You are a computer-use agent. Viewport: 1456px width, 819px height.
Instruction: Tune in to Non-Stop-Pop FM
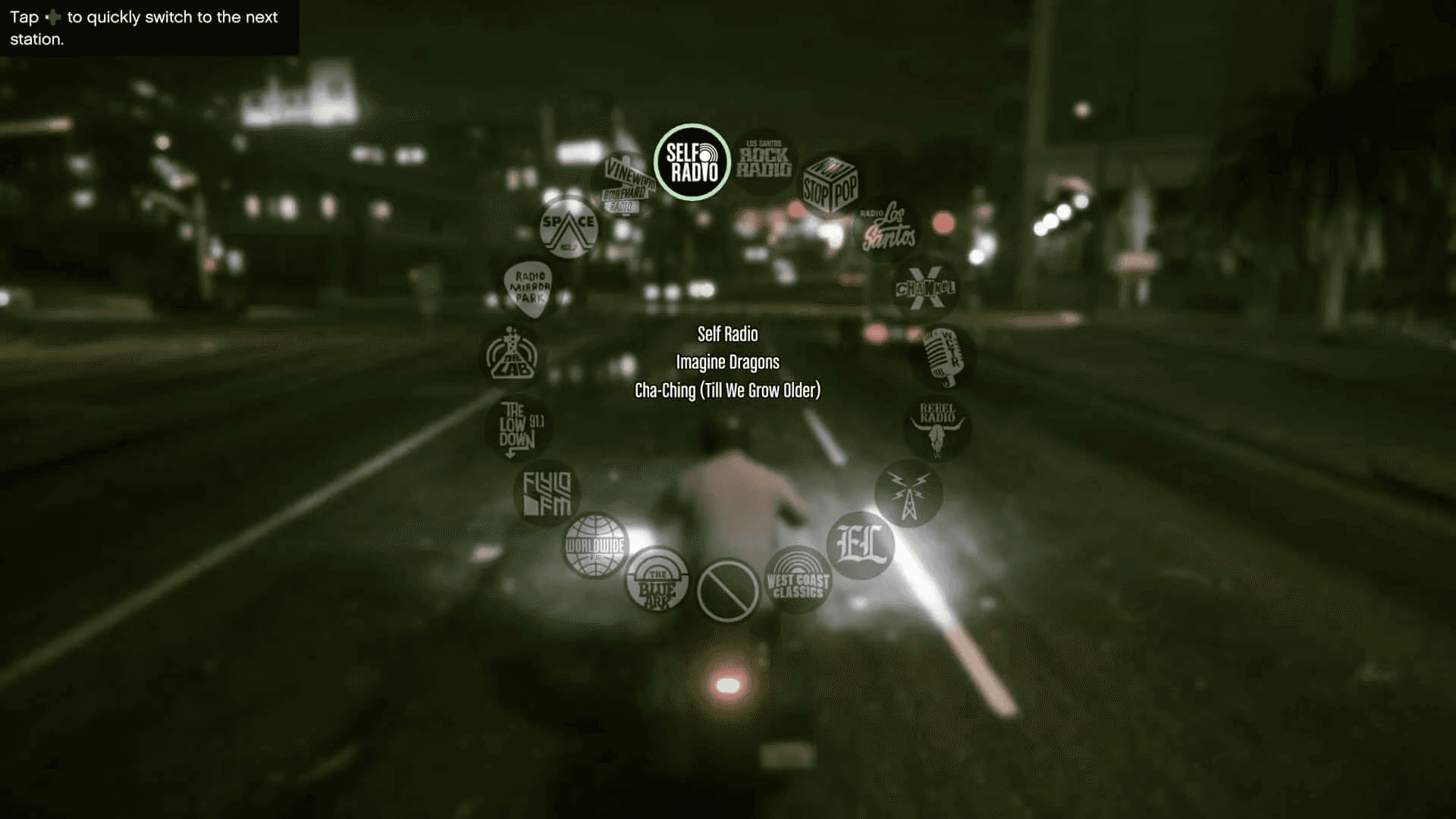(x=830, y=182)
